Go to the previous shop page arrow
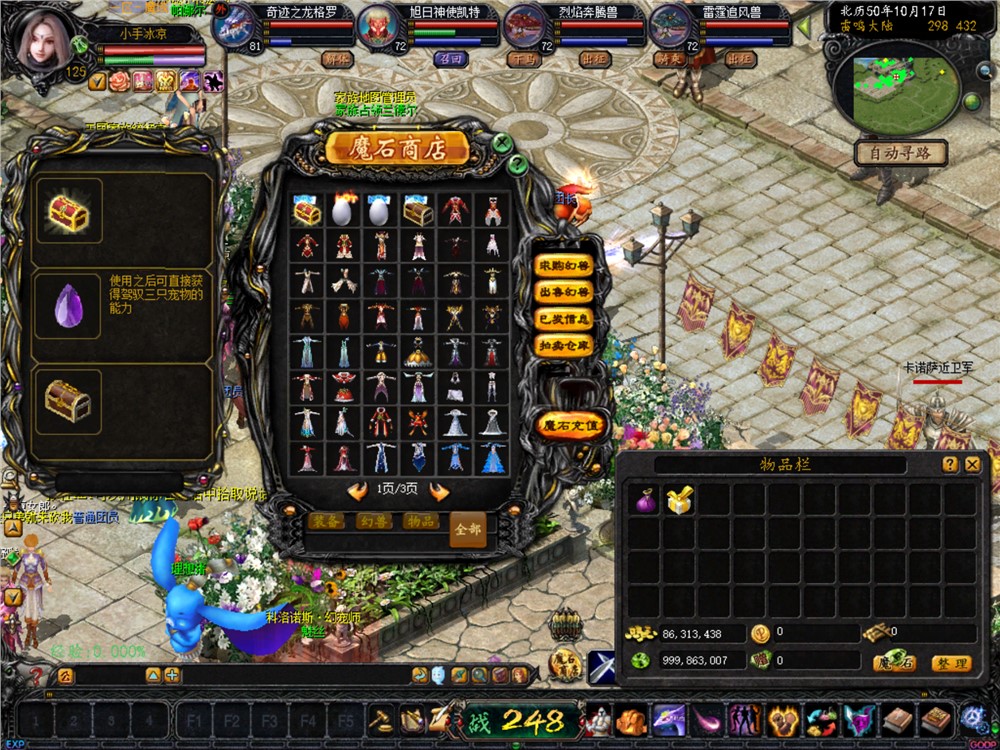The image size is (1000, 750). pyautogui.click(x=357, y=490)
